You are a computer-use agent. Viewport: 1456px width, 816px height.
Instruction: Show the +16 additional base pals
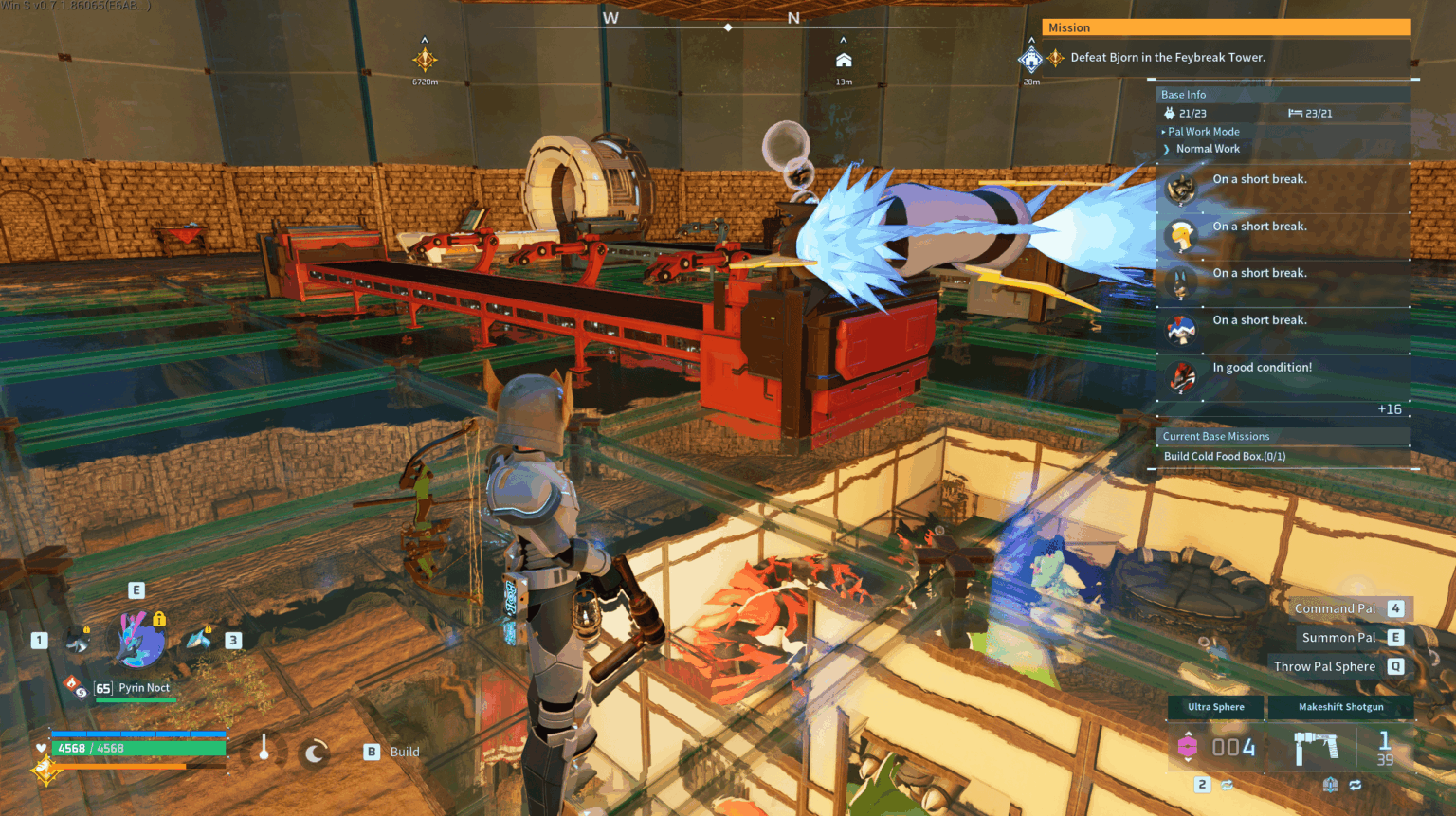[1389, 409]
